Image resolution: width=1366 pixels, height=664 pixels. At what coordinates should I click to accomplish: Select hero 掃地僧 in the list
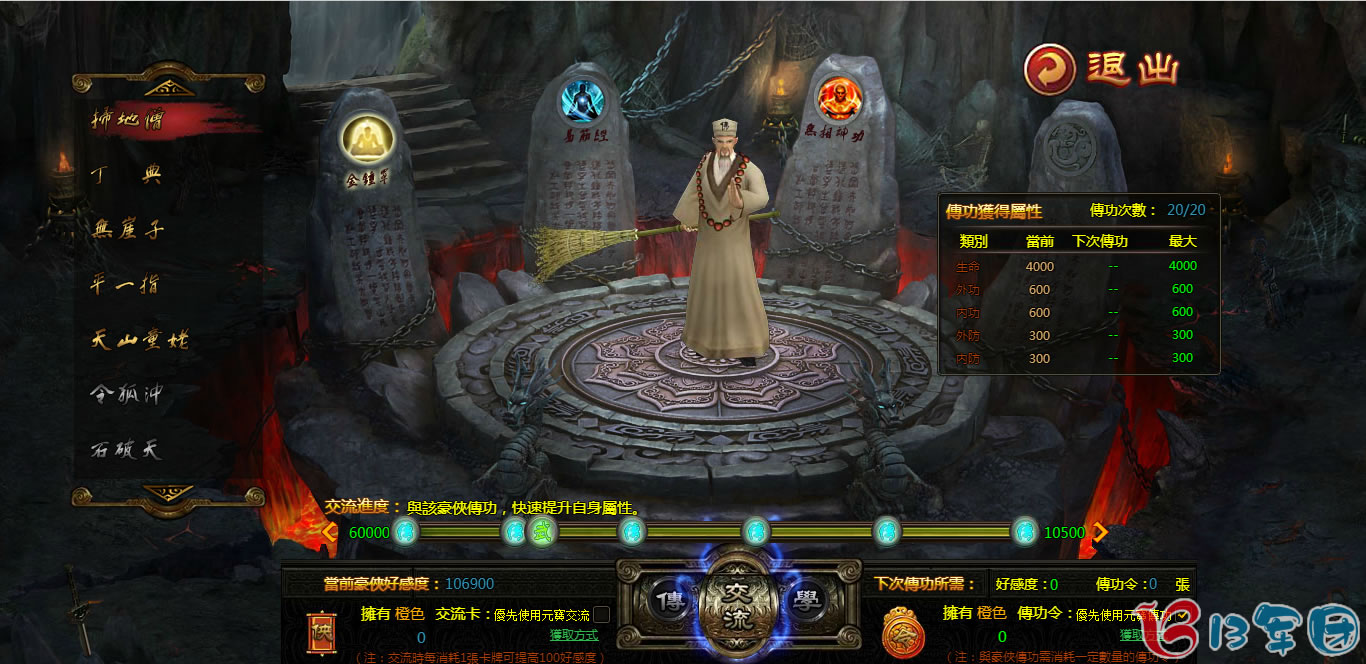(x=129, y=119)
